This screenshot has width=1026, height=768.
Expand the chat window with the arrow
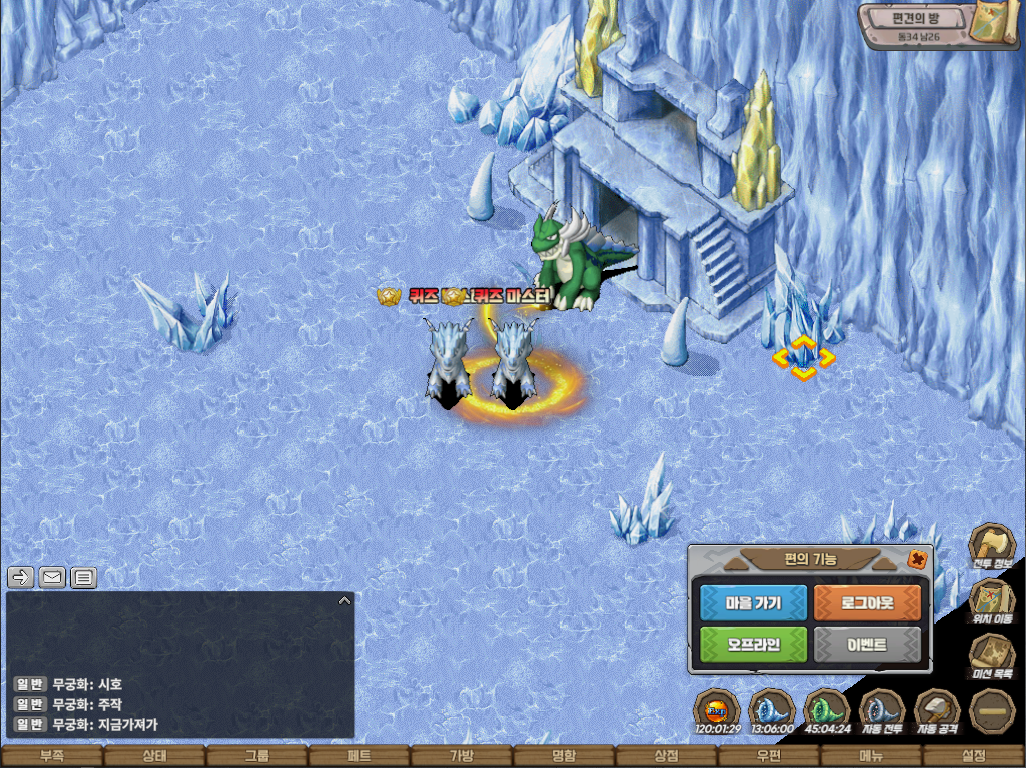[344, 601]
